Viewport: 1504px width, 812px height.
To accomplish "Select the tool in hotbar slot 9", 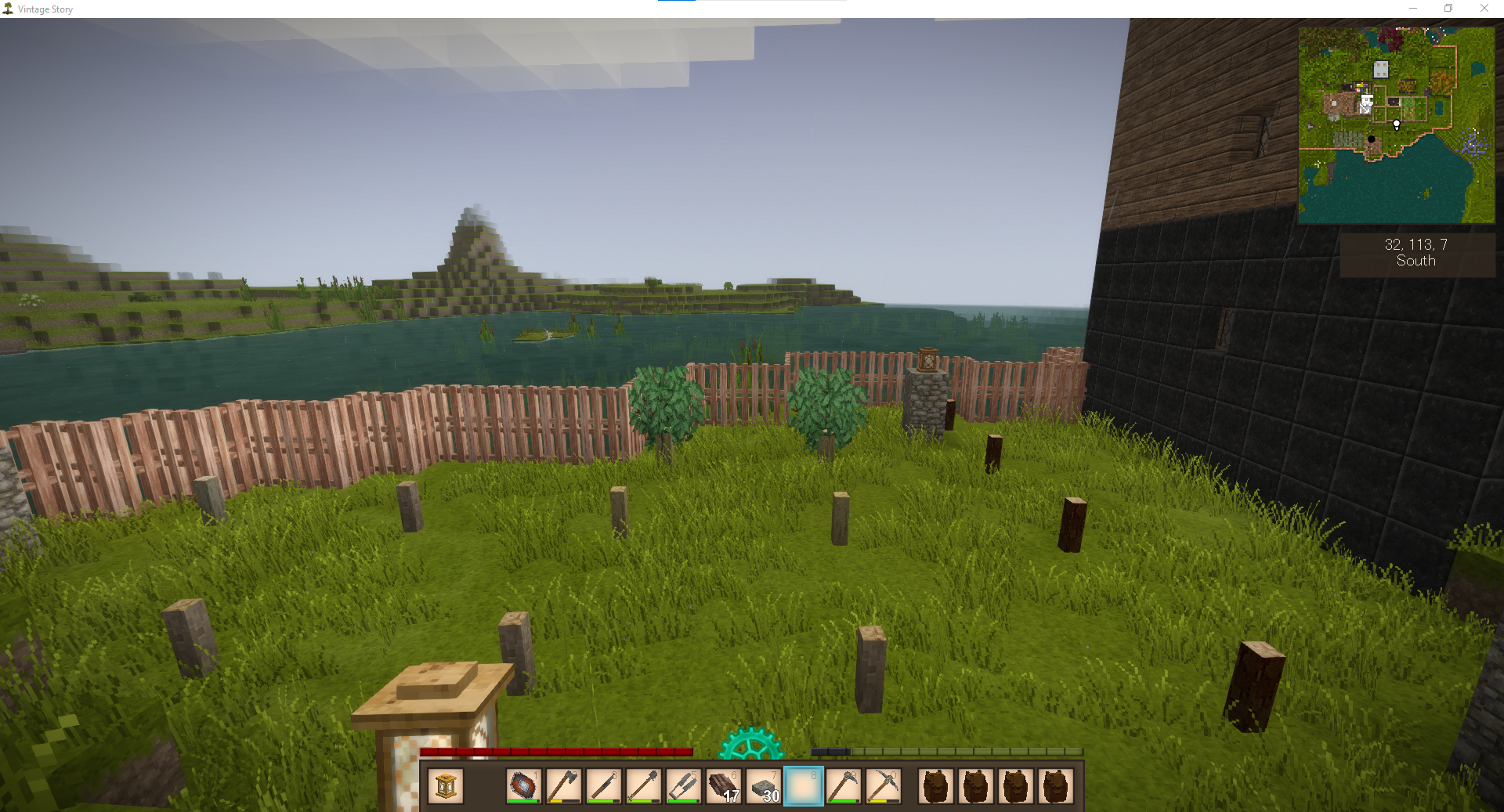I will pos(843,786).
